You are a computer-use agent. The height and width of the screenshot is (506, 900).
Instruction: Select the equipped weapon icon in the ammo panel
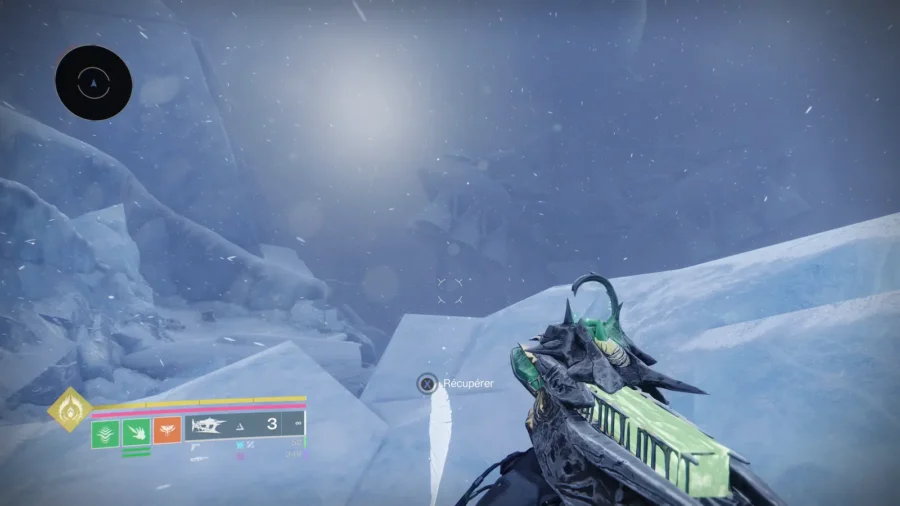click(208, 425)
